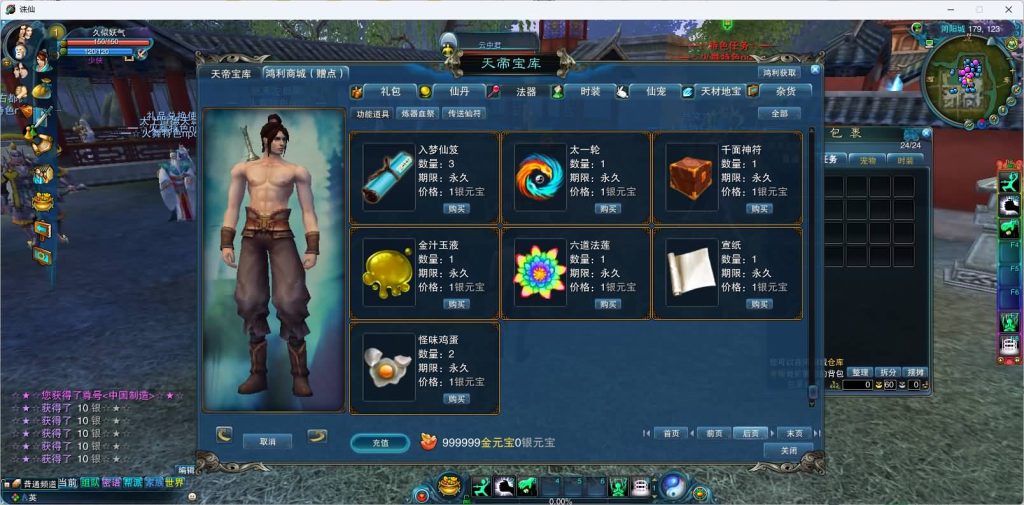Viewport: 1024px width, 505px height.
Task: Switch to the 天帝宝库 tab
Action: (230, 74)
